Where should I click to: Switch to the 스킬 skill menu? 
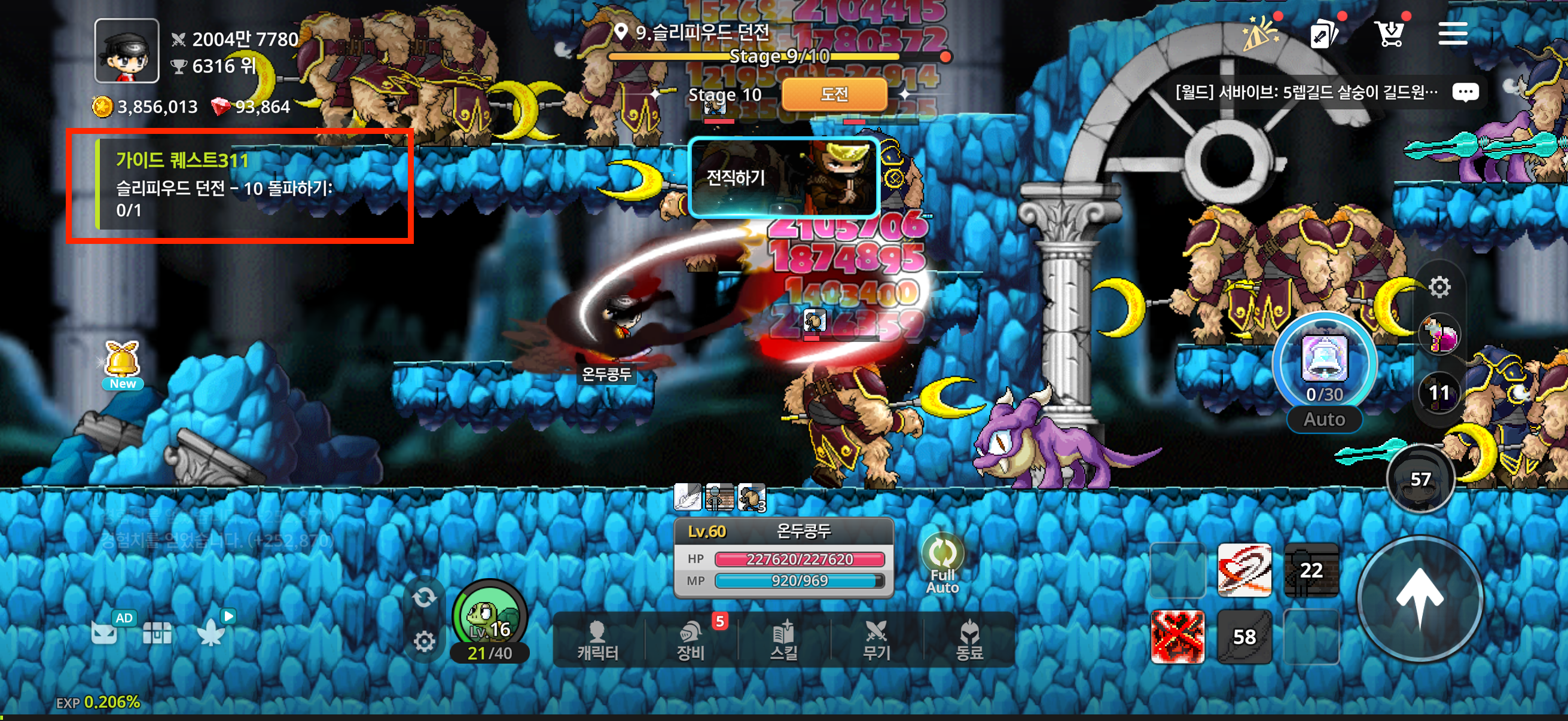784,641
